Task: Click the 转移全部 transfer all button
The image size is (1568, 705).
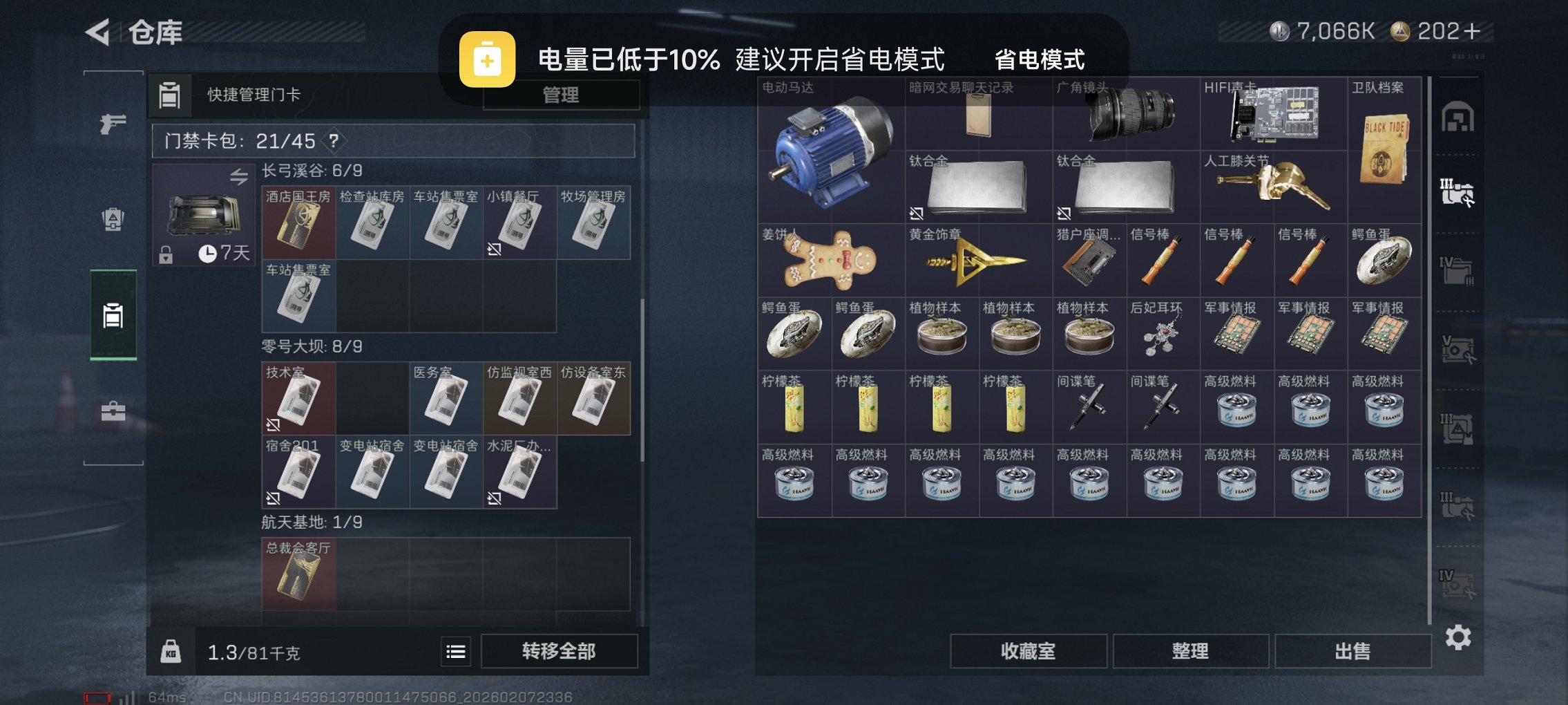Action: point(559,651)
